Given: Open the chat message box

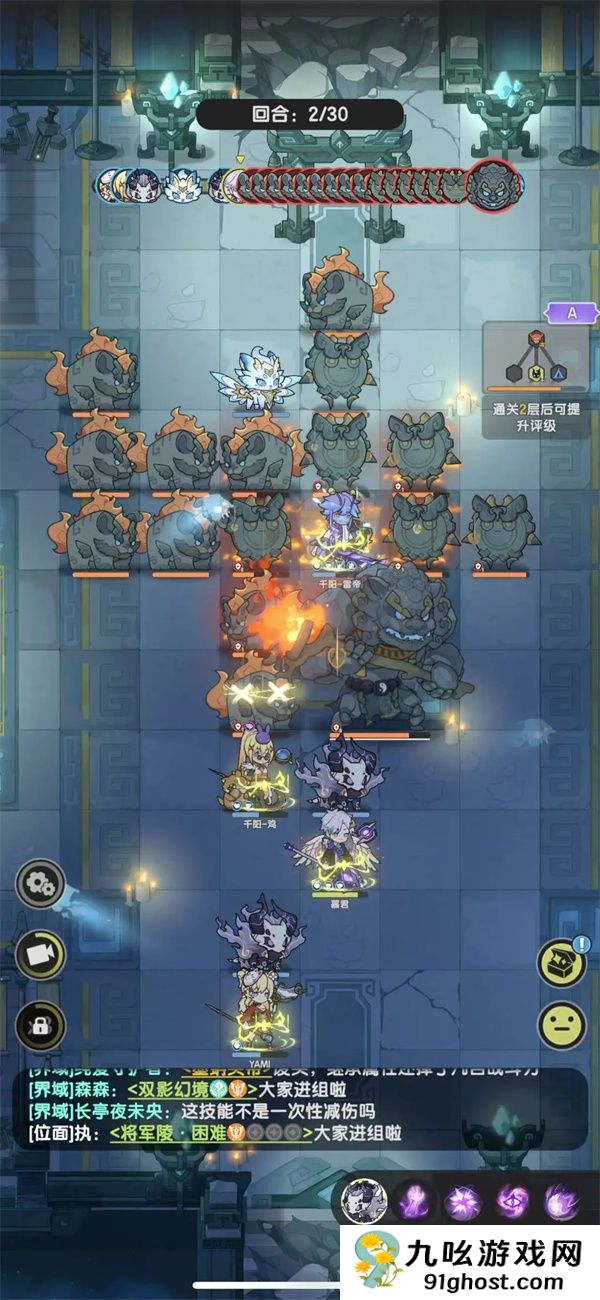Looking at the screenshot, I should tap(300, 1109).
